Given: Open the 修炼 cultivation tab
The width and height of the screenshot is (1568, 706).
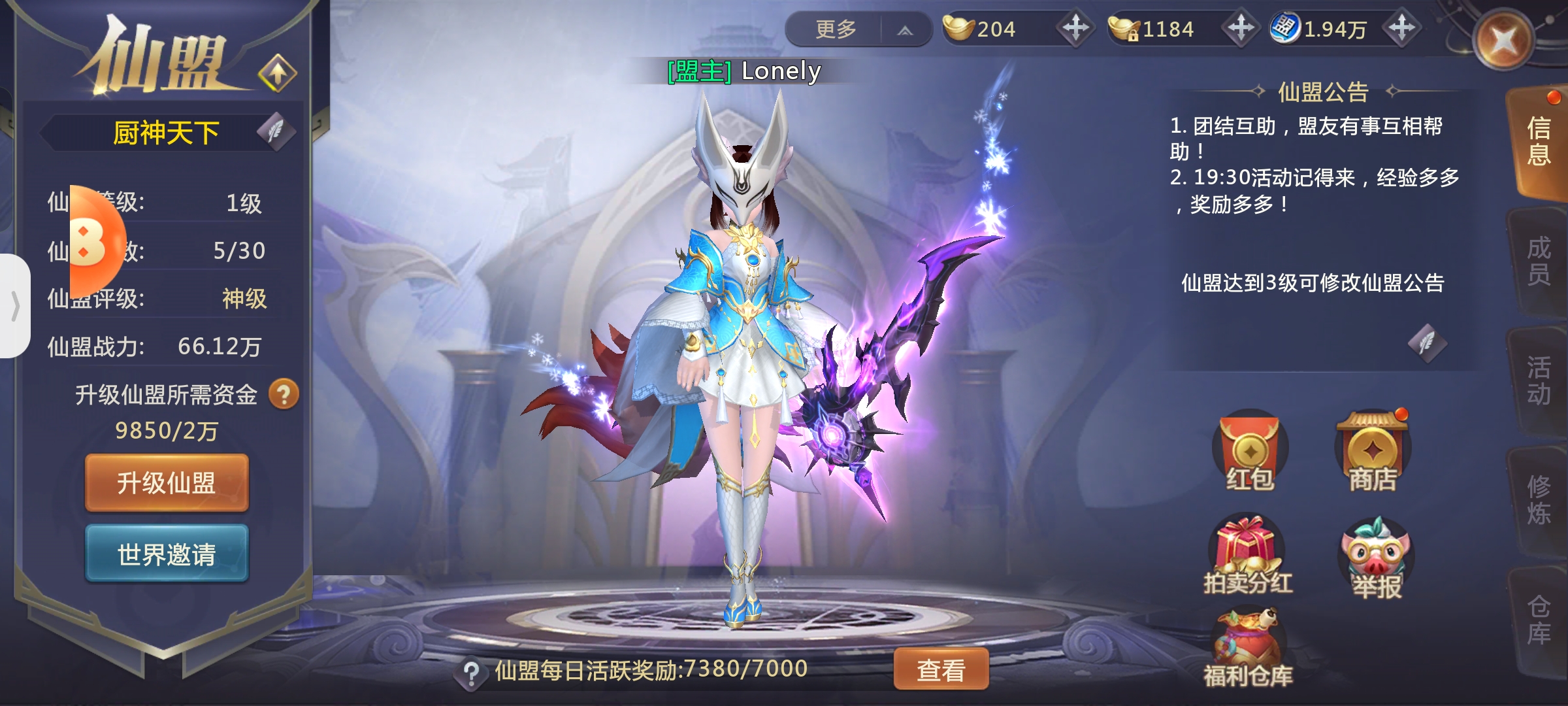Looking at the screenshot, I should click(1539, 500).
